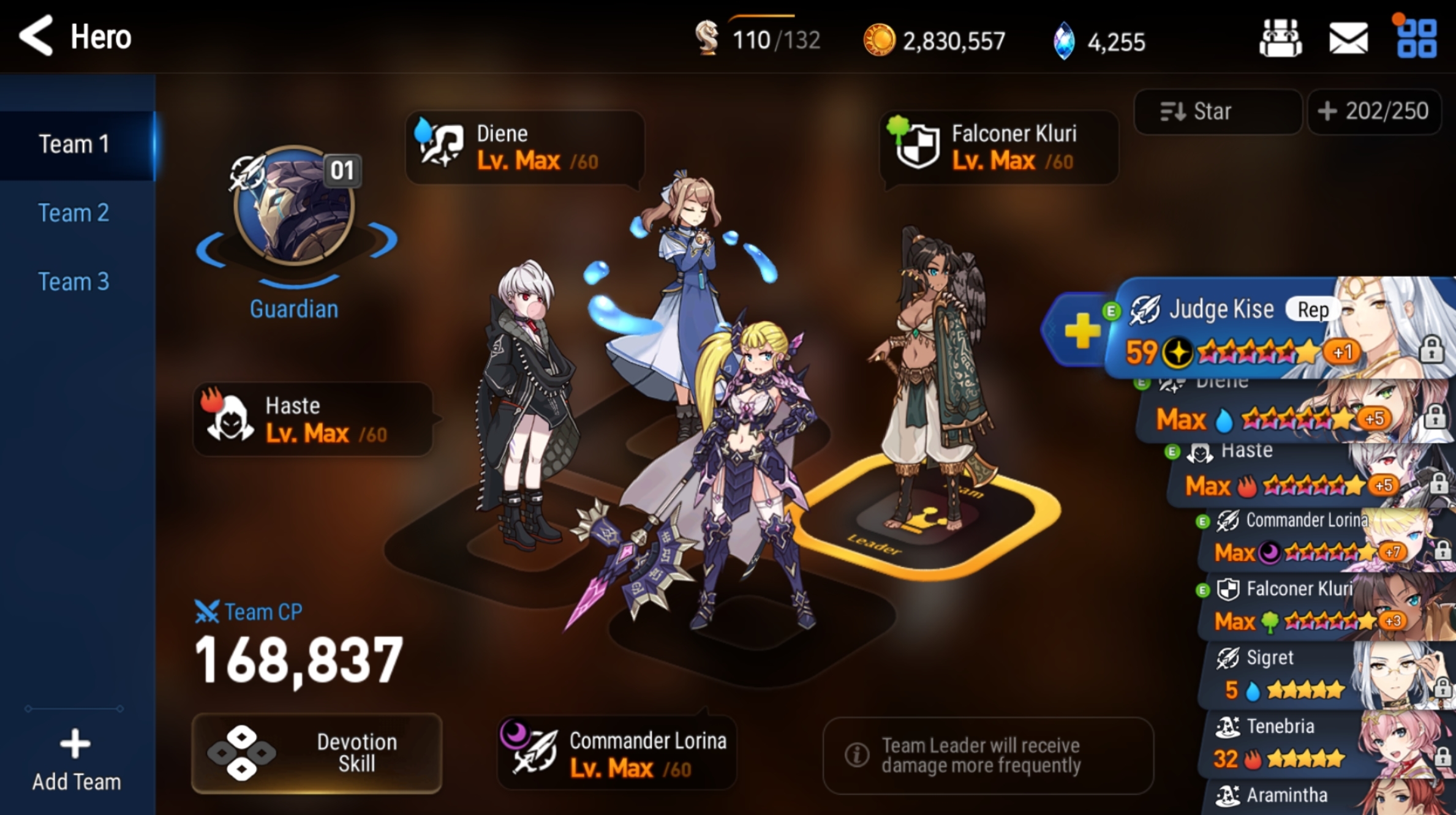Viewport: 1456px width, 815px height.
Task: Switch to the Team 3 tab
Action: click(75, 281)
